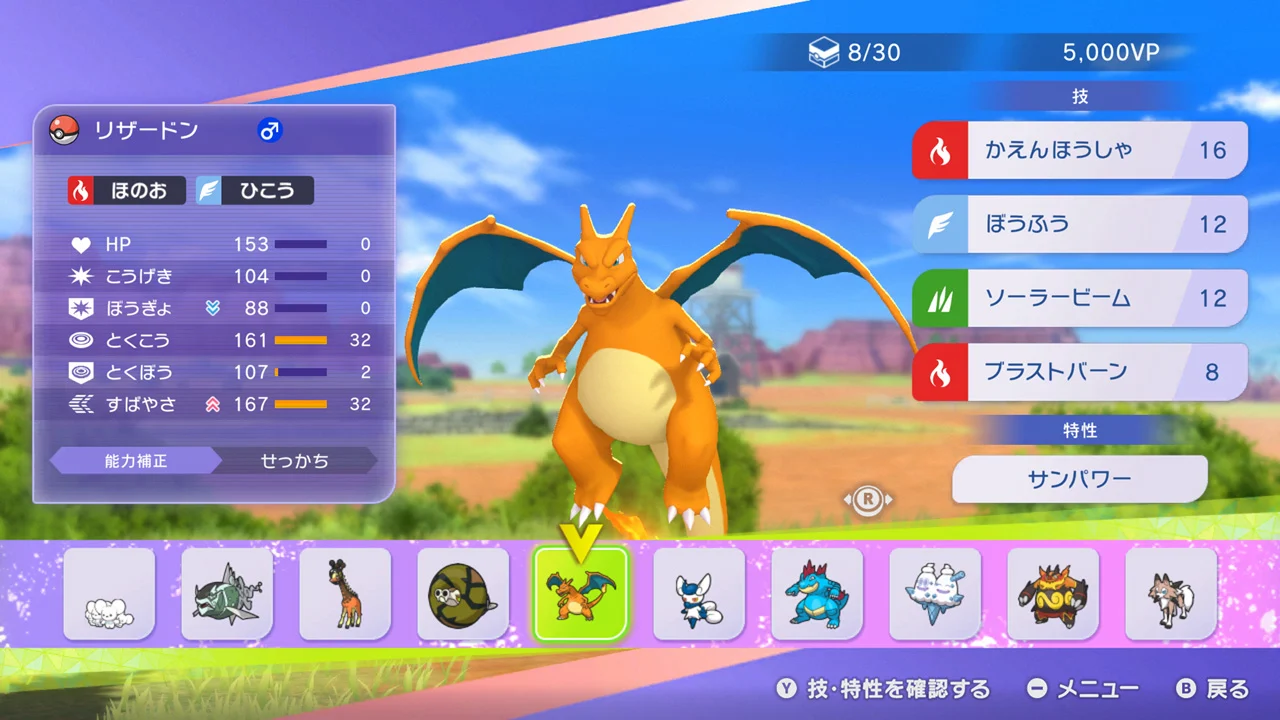Choose the blue-and-white Meowstic tile

click(x=699, y=594)
